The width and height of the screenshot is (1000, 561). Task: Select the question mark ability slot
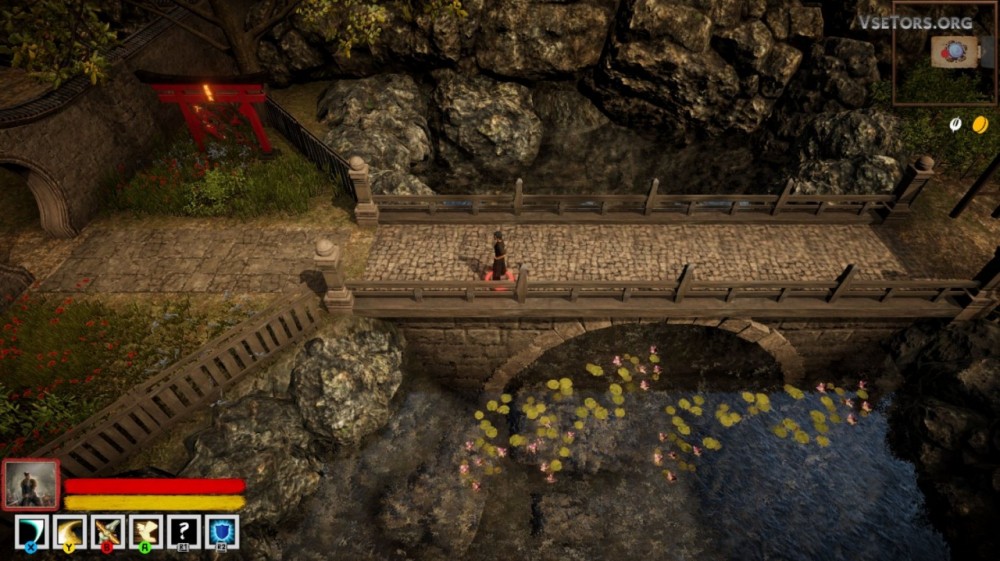click(184, 531)
